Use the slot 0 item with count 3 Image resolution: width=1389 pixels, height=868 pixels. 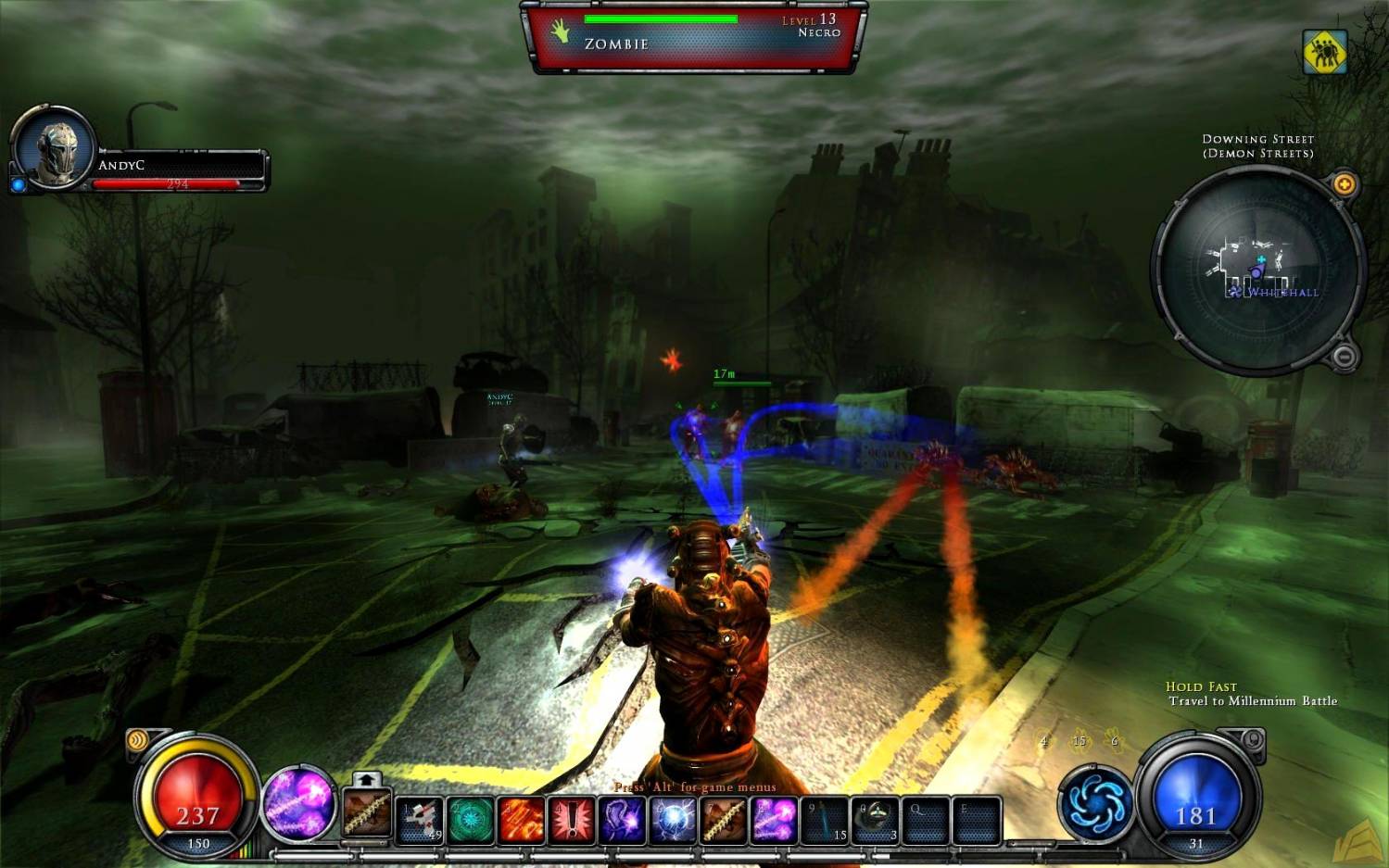pos(875,821)
